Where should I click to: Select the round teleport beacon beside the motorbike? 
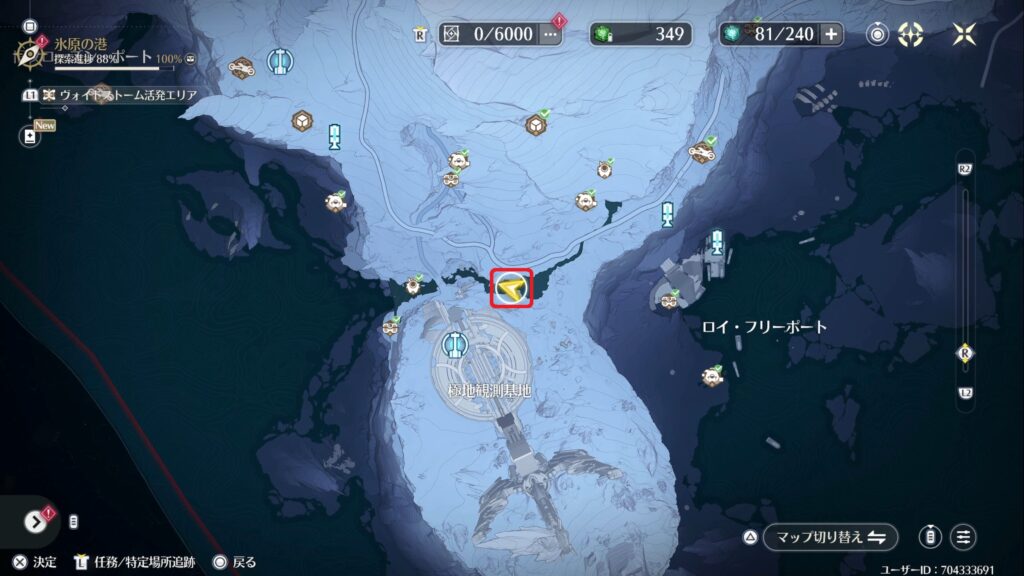(x=280, y=62)
